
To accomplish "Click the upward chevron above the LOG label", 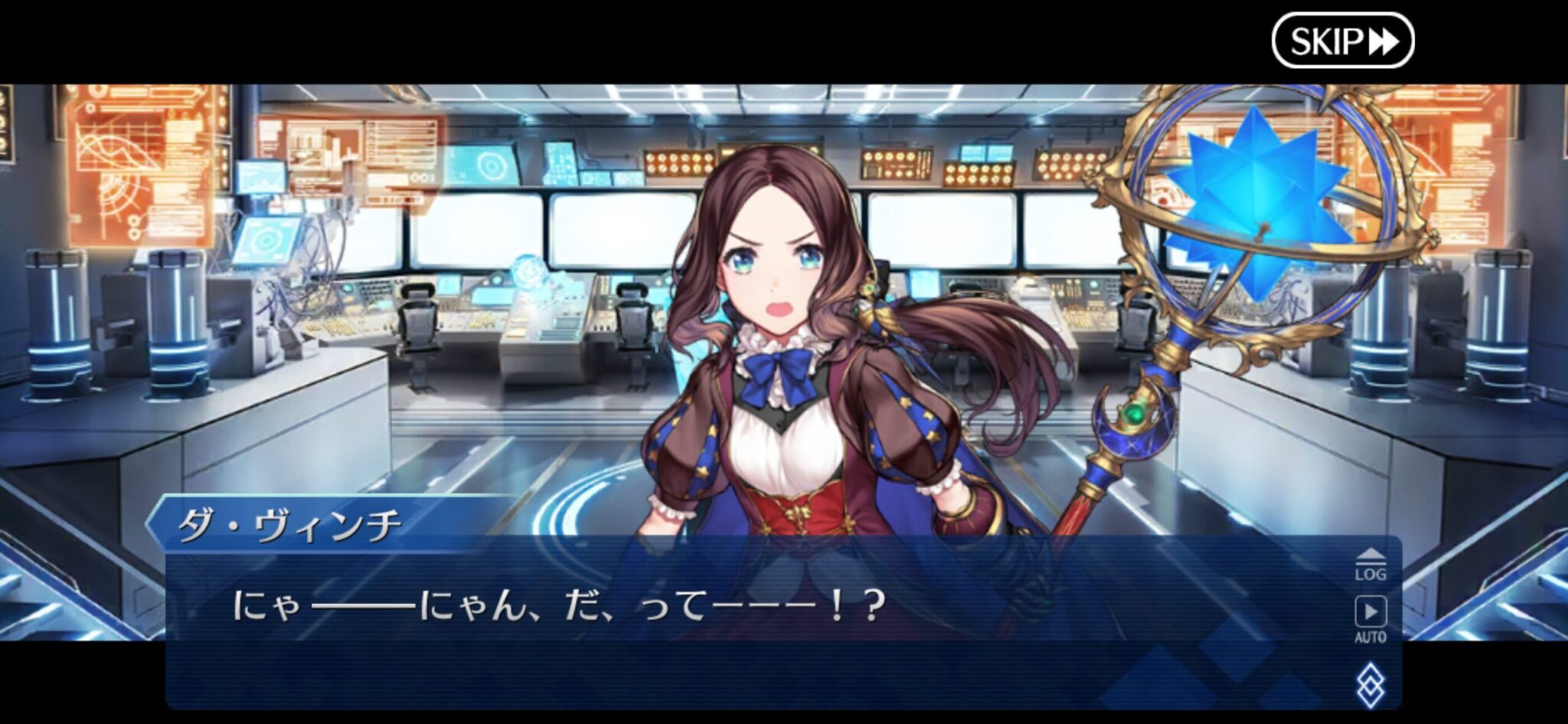I will [1370, 553].
